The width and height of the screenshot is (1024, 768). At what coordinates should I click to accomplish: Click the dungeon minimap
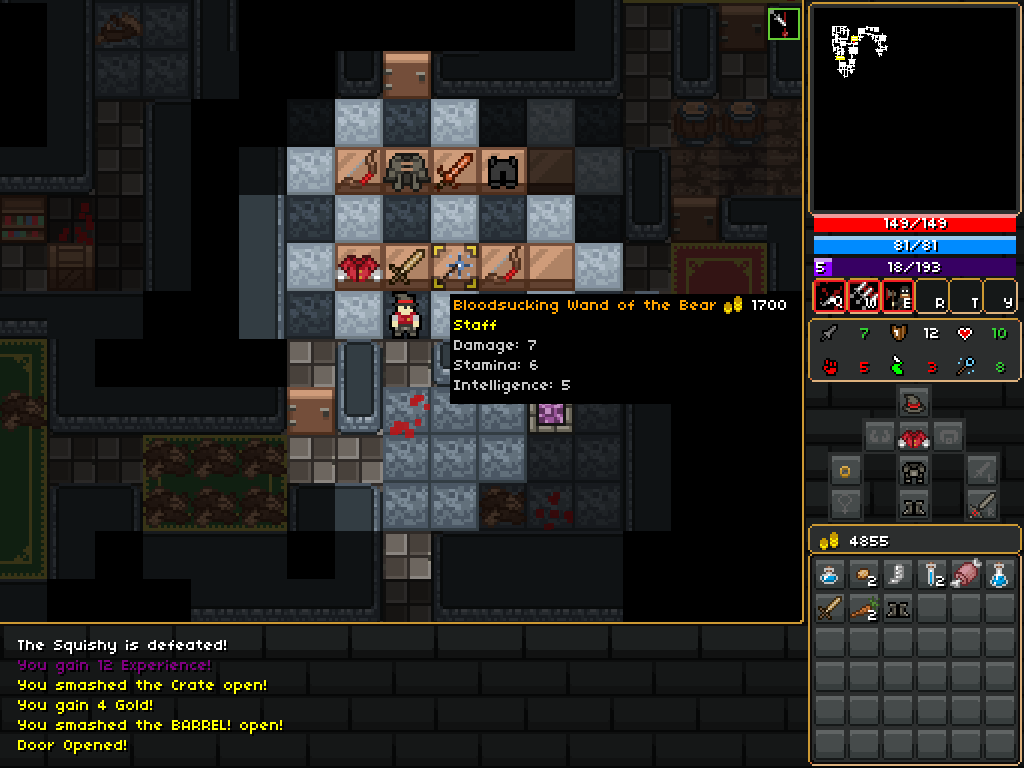[908, 108]
